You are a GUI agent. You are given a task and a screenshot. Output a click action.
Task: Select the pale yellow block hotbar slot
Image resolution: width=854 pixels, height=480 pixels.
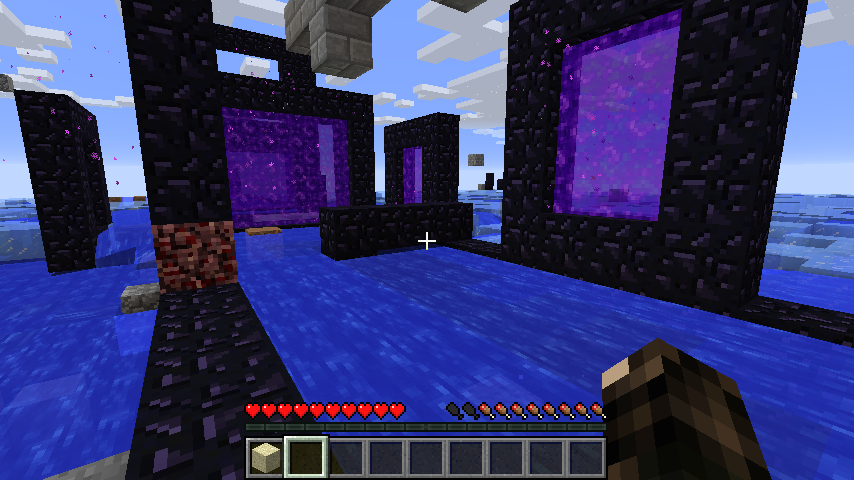[265, 458]
